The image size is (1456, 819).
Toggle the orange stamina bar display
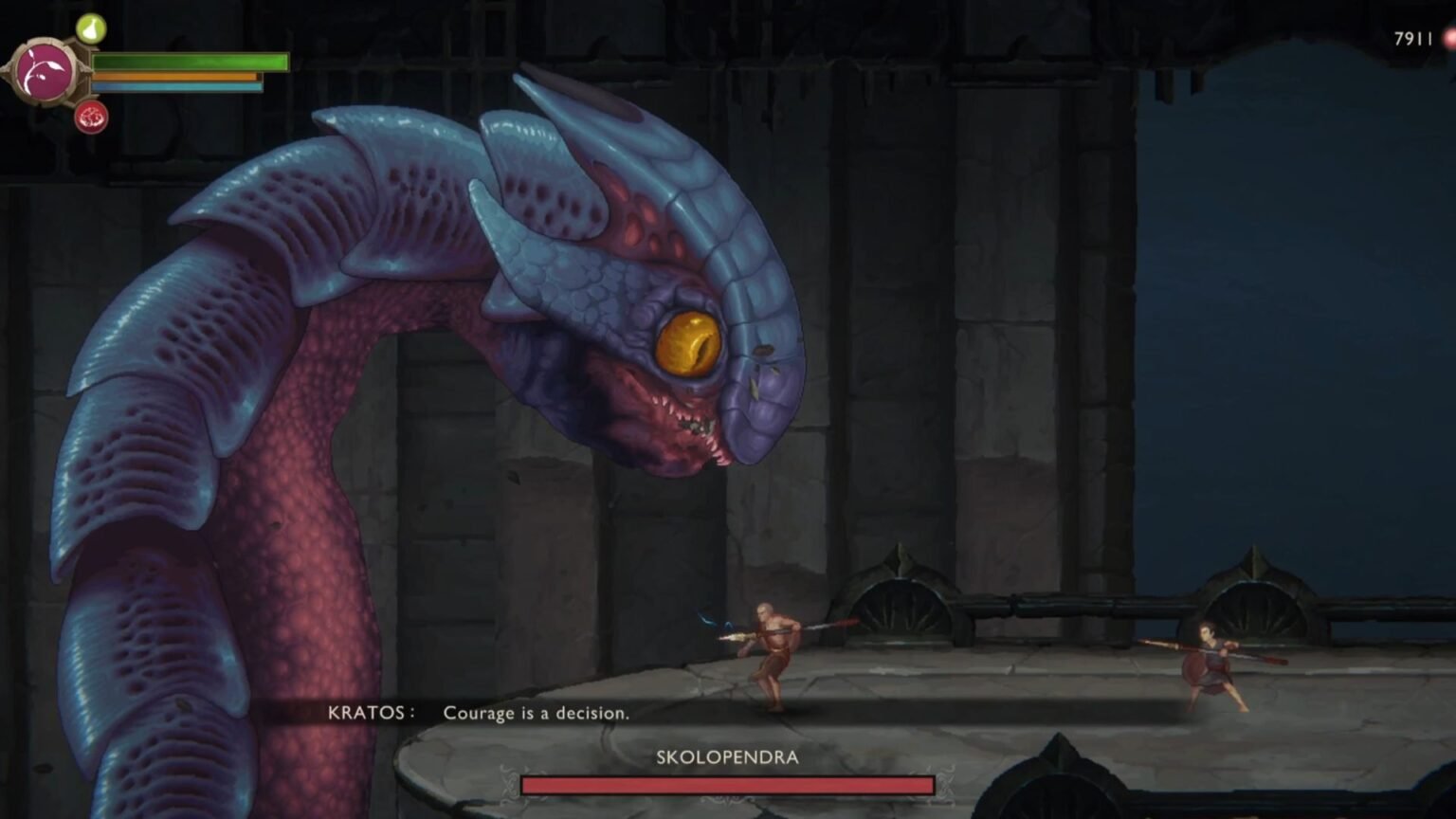(x=175, y=76)
